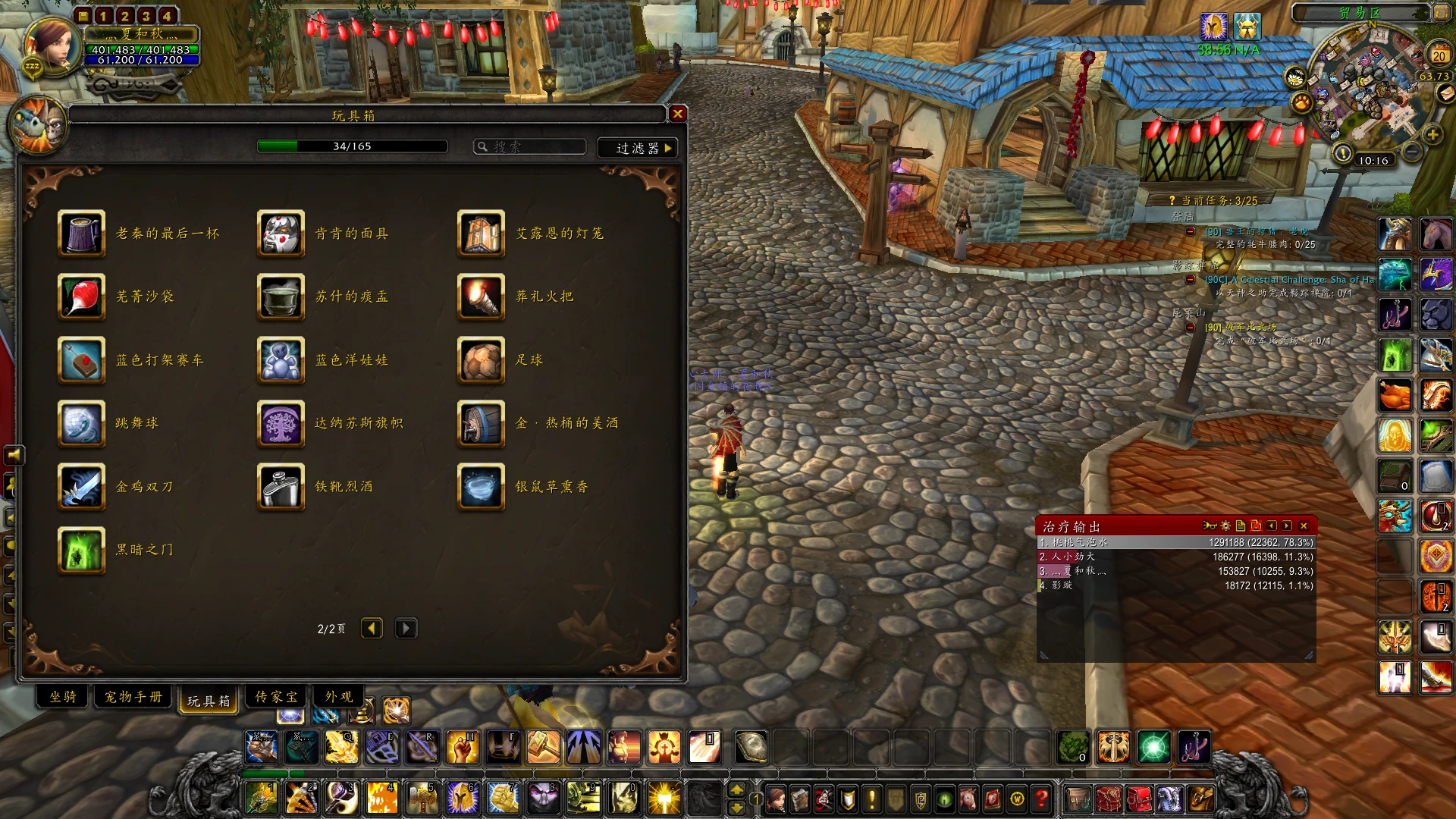Switch to the 坐骑 mounts tab
The height and width of the screenshot is (819, 1456).
63,697
